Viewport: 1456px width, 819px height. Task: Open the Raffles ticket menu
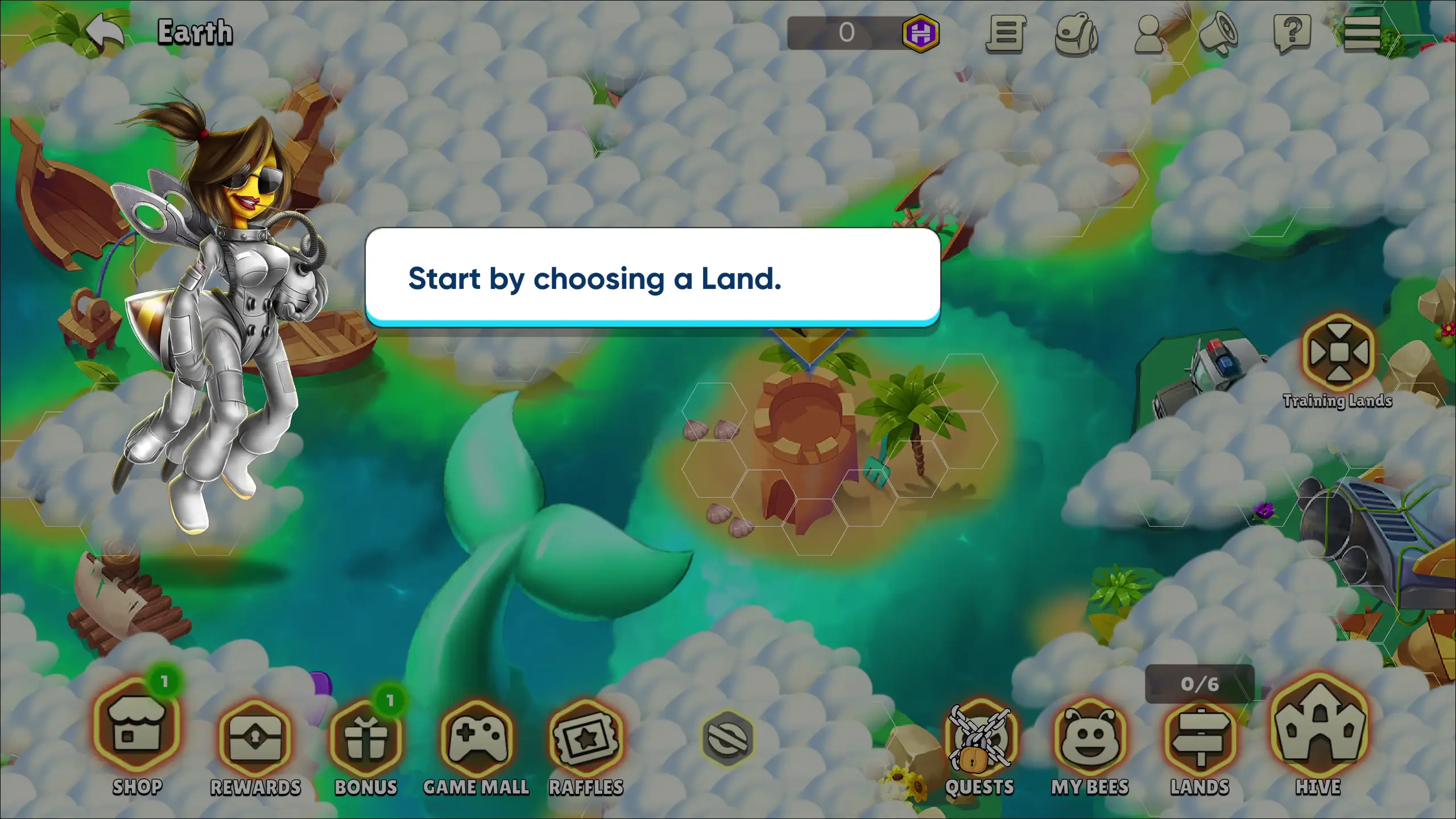point(586,739)
